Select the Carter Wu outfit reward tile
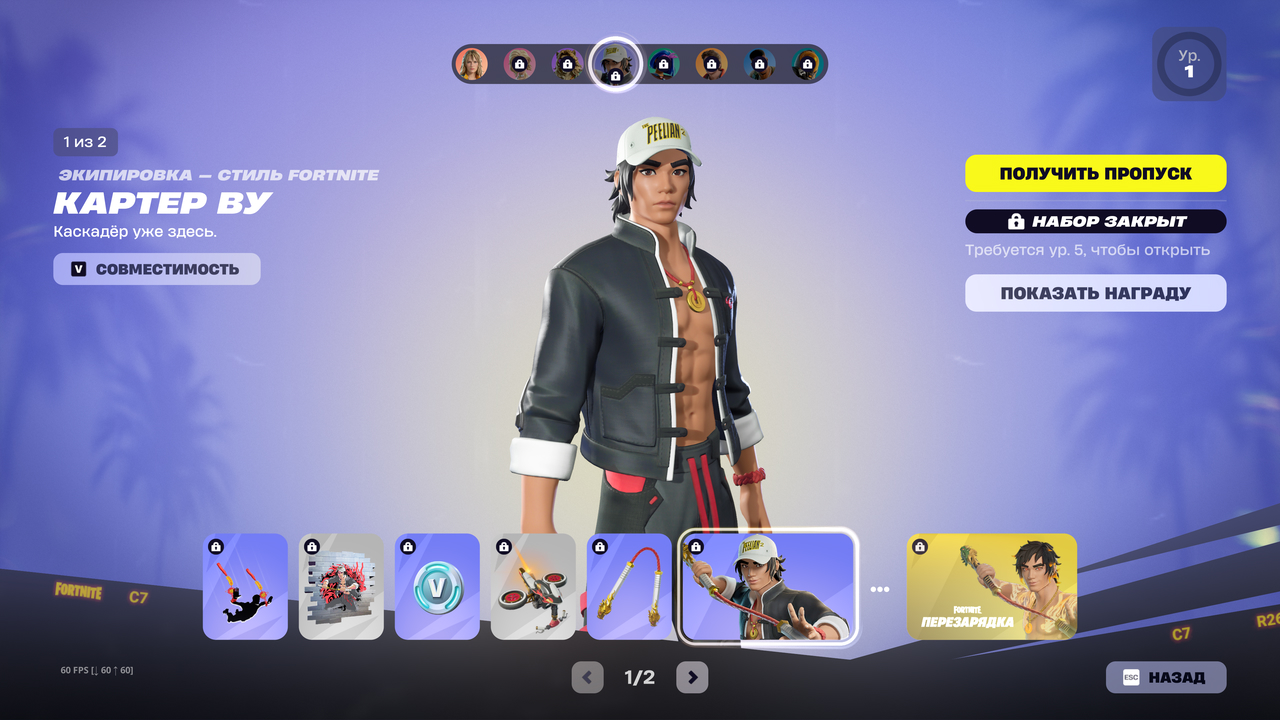 (767, 586)
